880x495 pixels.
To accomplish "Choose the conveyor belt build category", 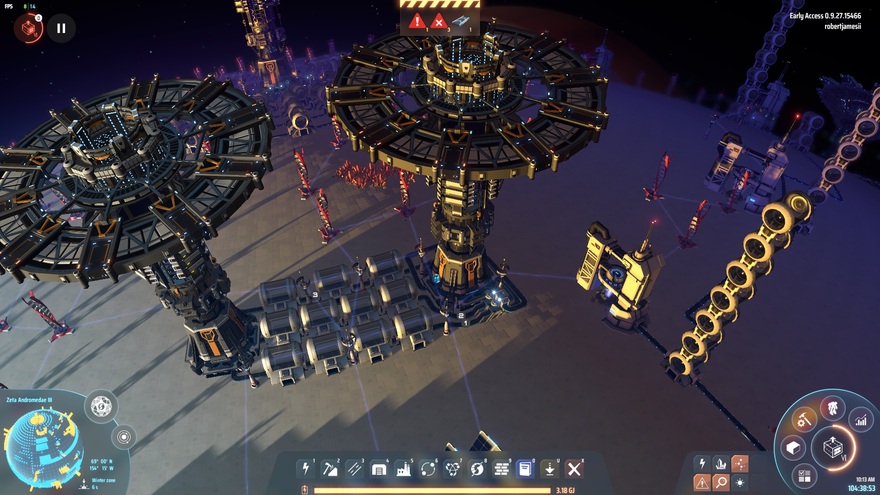I will (355, 468).
